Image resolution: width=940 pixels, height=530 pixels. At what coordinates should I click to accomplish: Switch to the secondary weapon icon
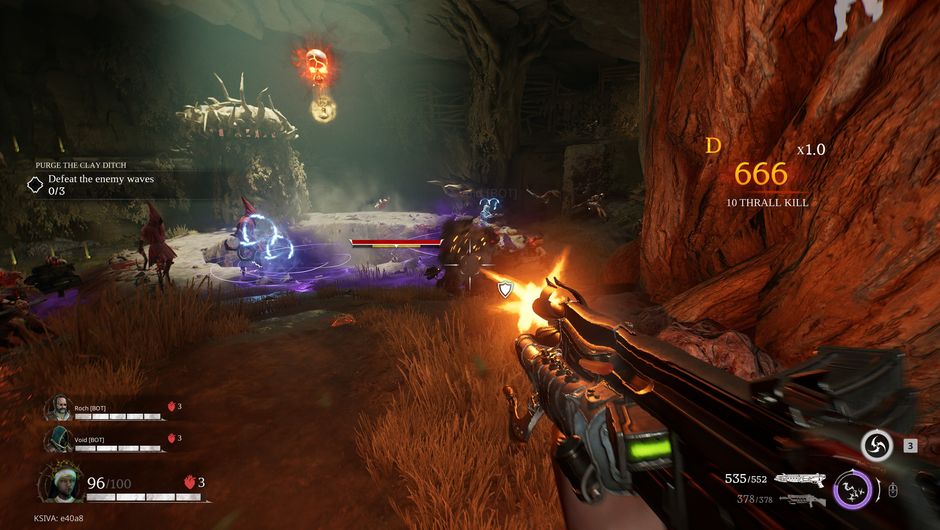tap(799, 499)
